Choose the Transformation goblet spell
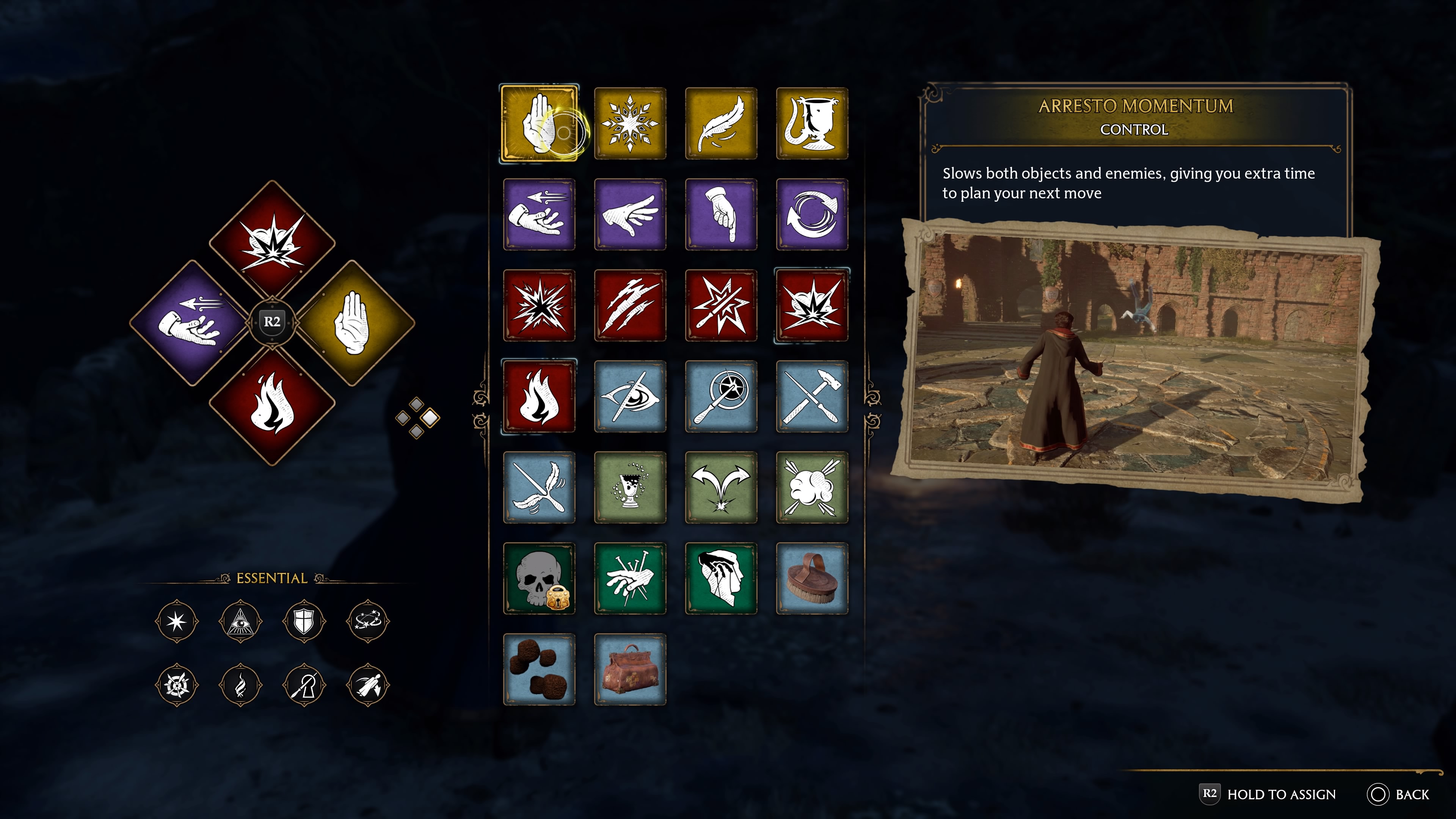The height and width of the screenshot is (819, 1456). [x=812, y=123]
